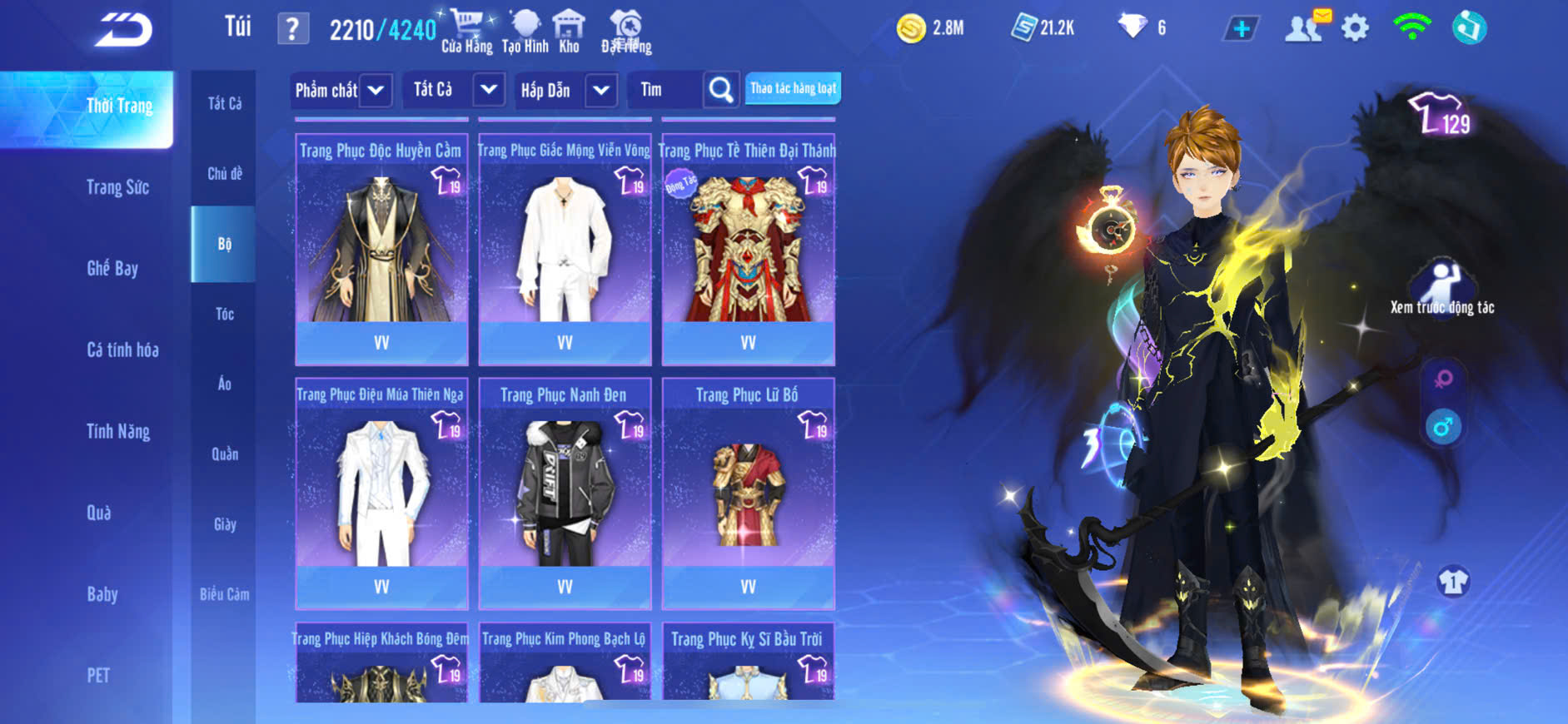Click the blue plus add-currency button
The height and width of the screenshot is (724, 1568).
(x=1241, y=29)
